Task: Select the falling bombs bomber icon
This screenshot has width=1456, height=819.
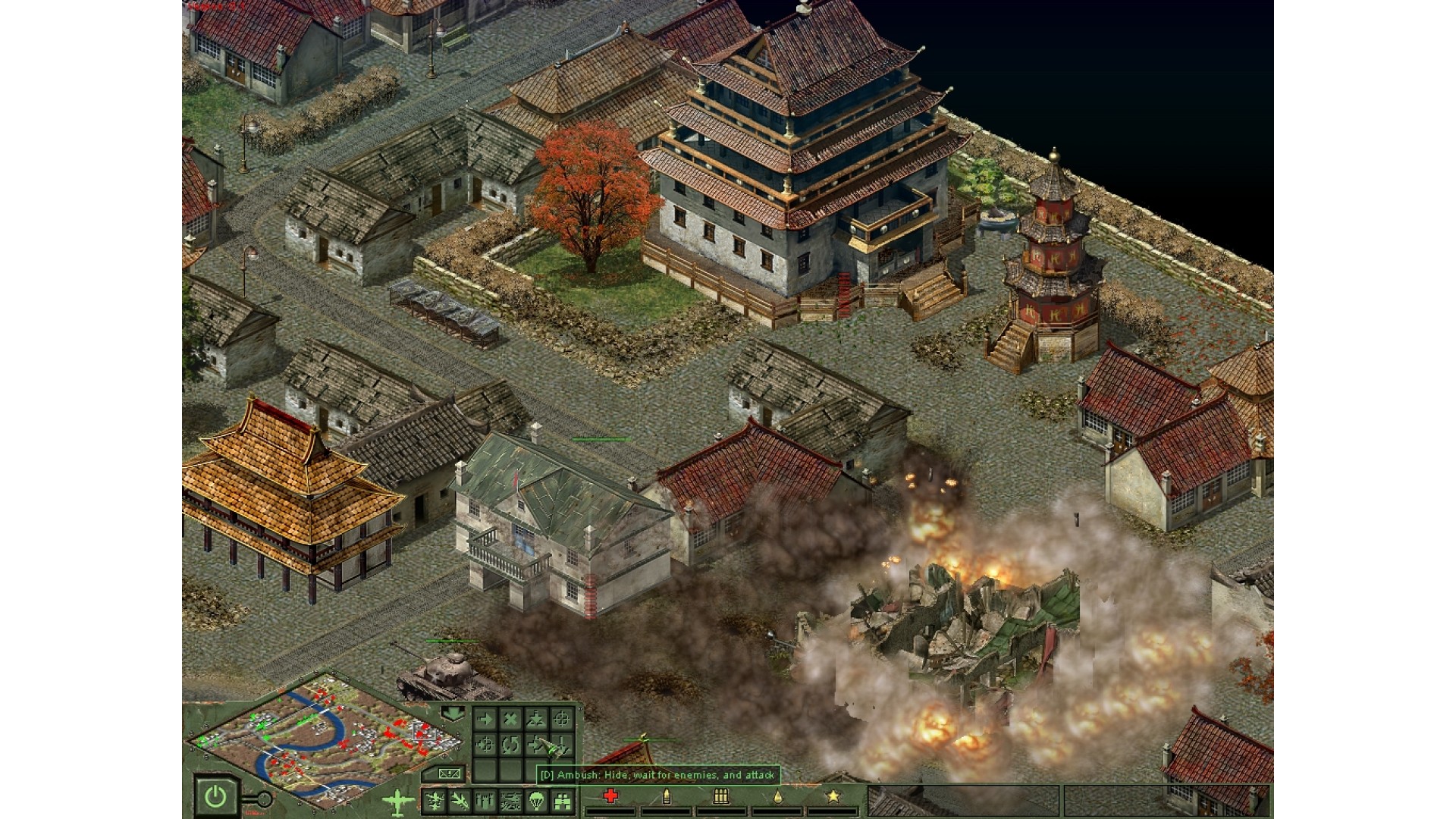Action: pyautogui.click(x=485, y=801)
